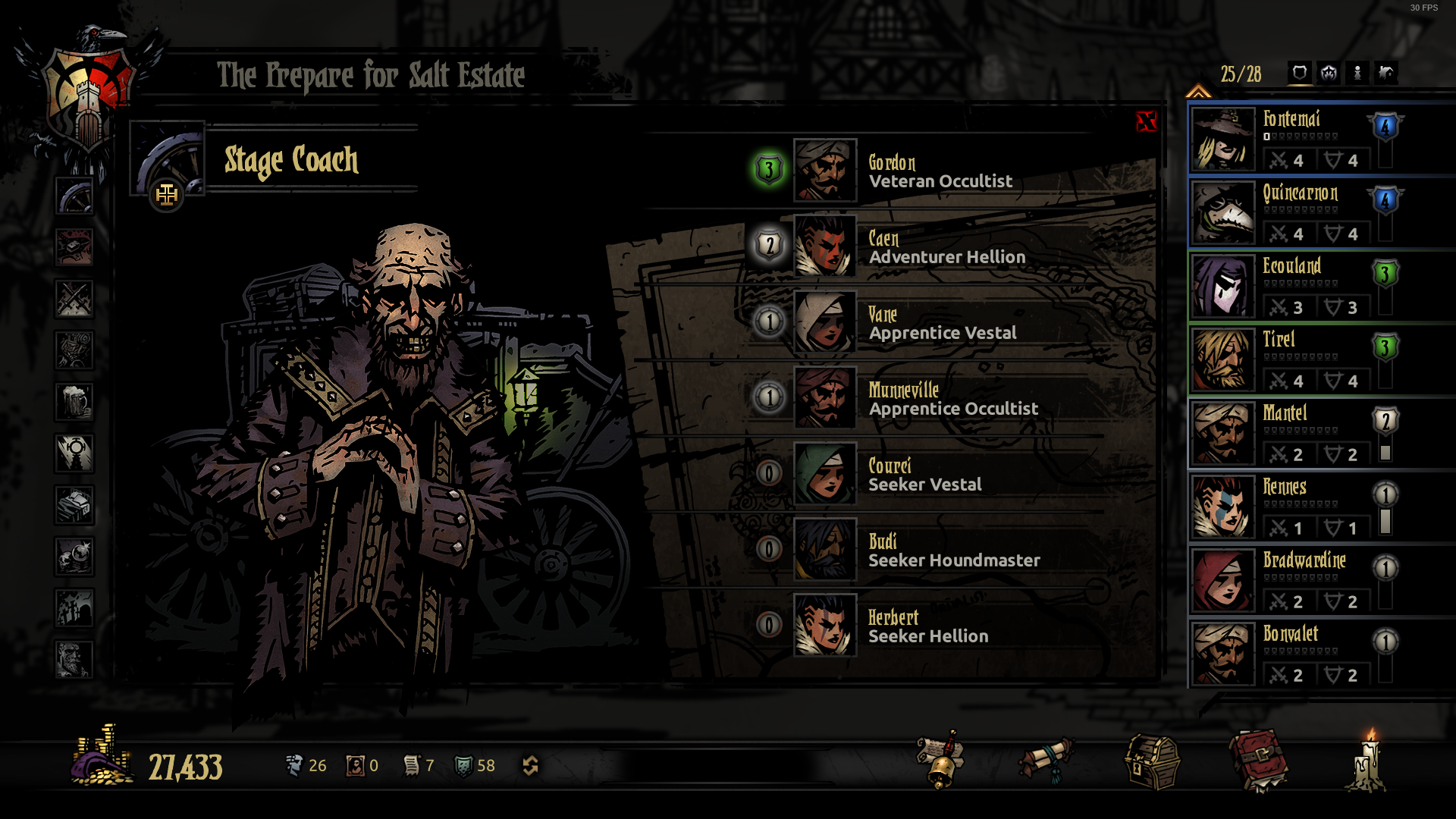This screenshot has height=819, width=1456.
Task: Select Courci the Seeker Vestal
Action: pos(825,474)
